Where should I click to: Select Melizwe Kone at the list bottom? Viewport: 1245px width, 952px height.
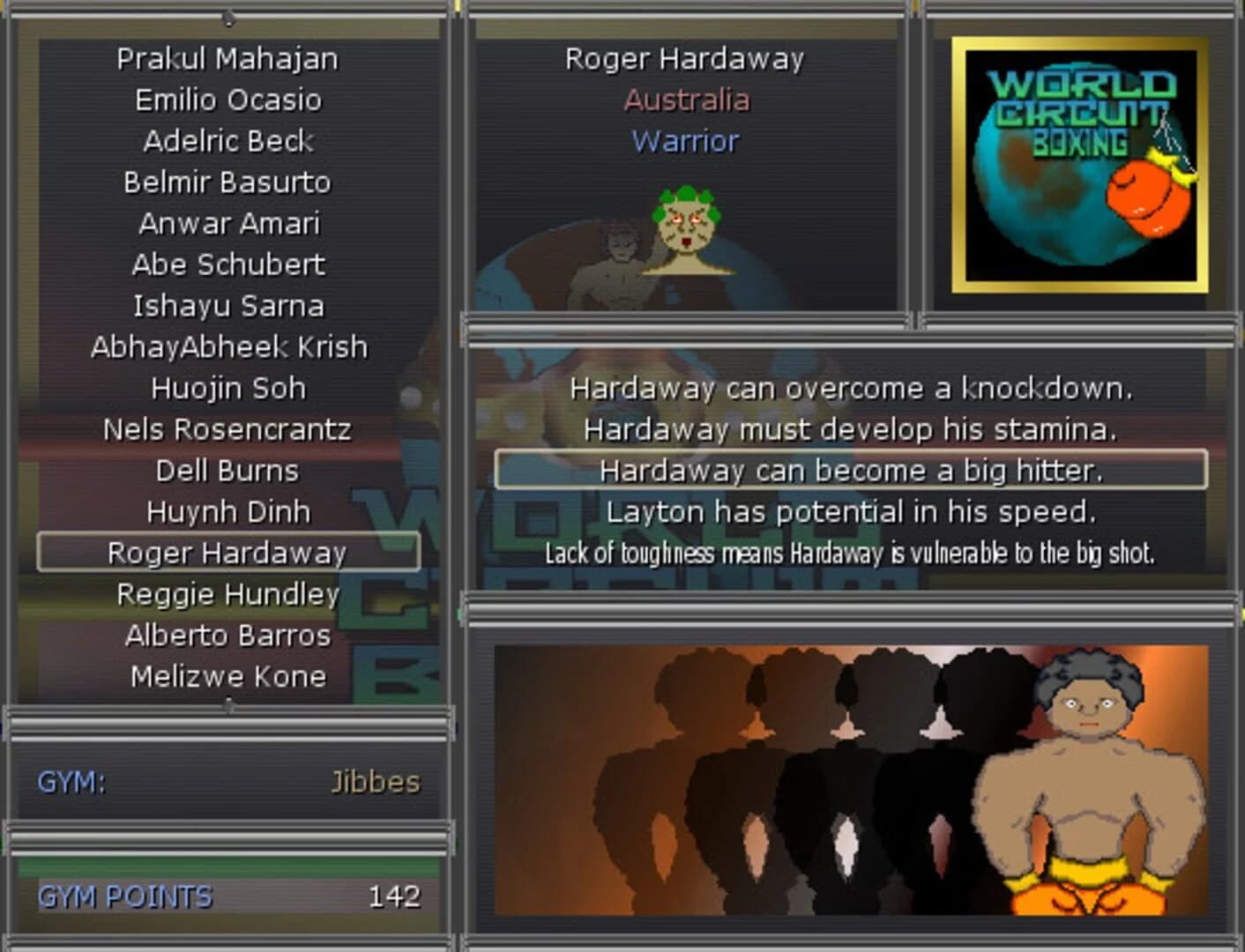[228, 675]
